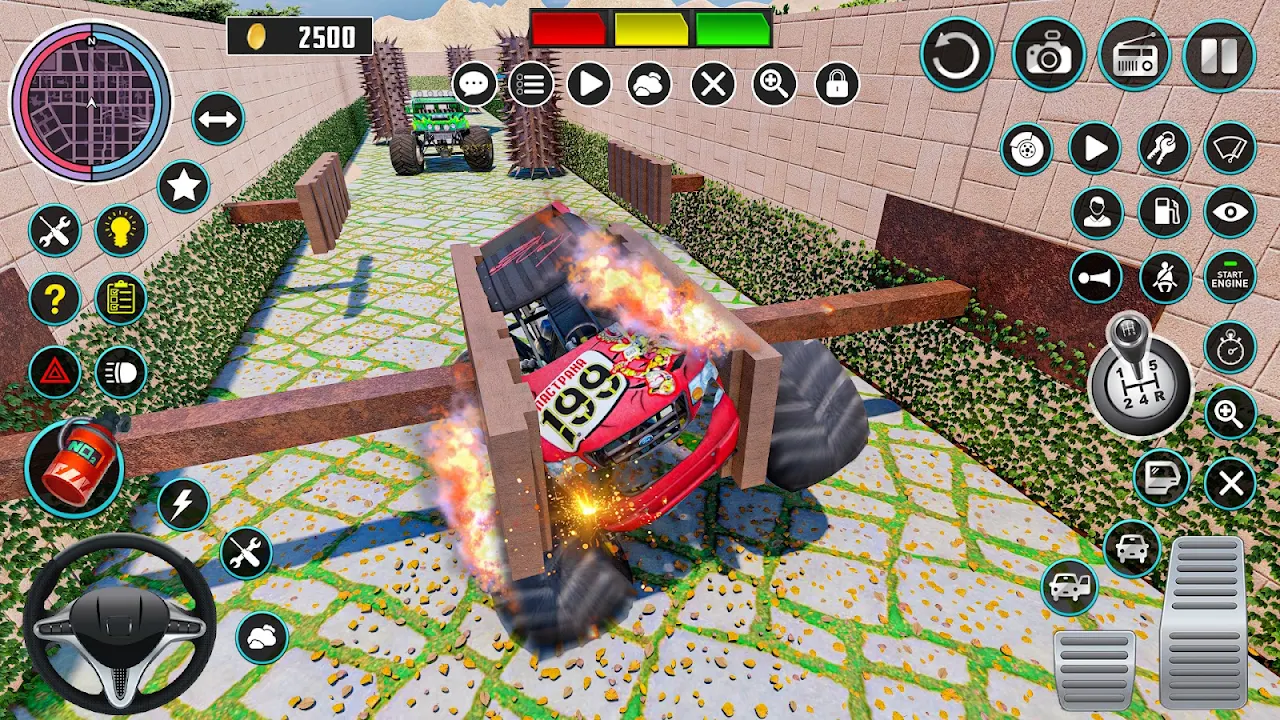
Task: Select the gear shifter knob
Action: click(1139, 376)
